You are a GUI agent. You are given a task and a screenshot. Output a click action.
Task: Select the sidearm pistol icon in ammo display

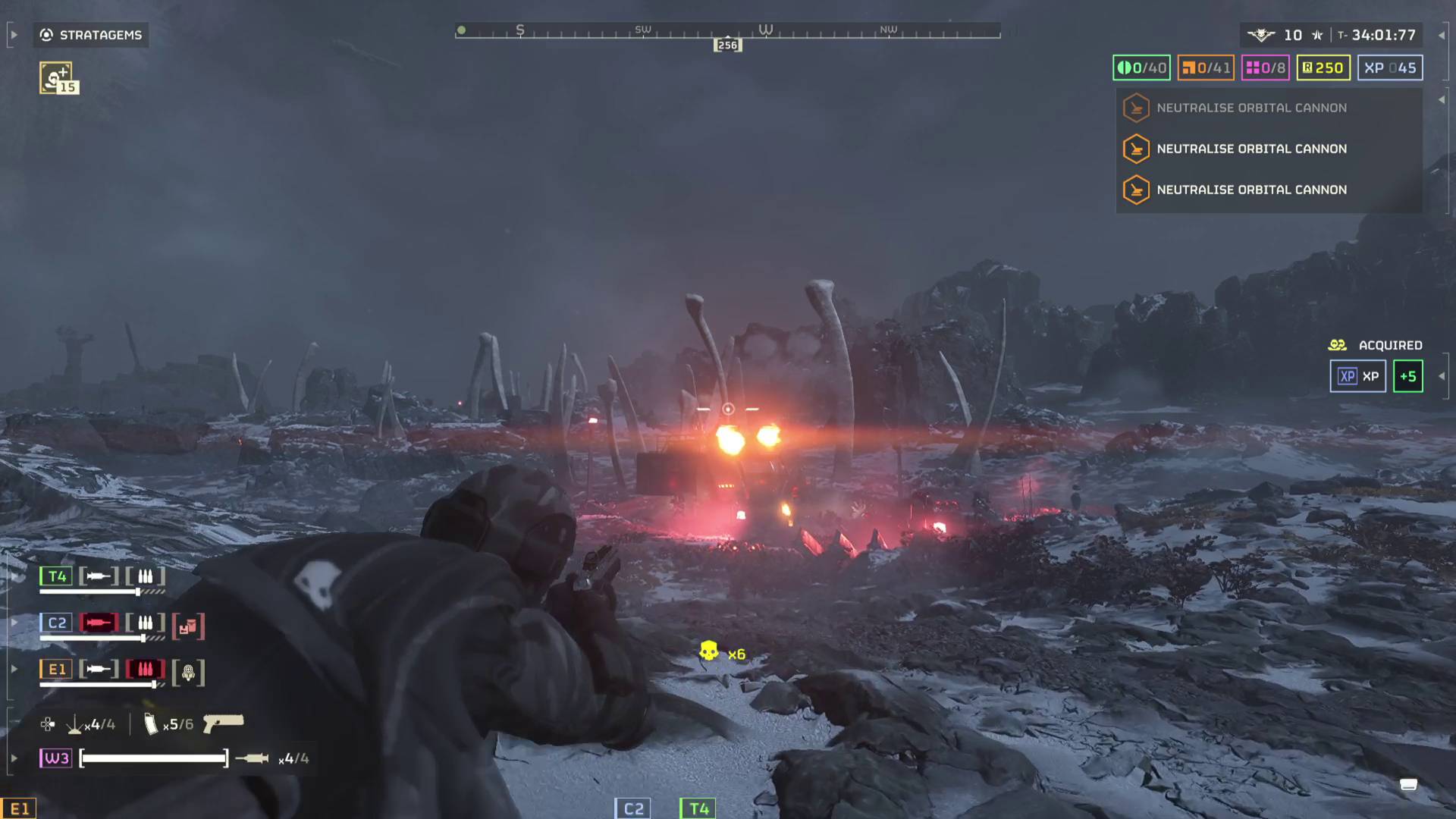pyautogui.click(x=224, y=724)
